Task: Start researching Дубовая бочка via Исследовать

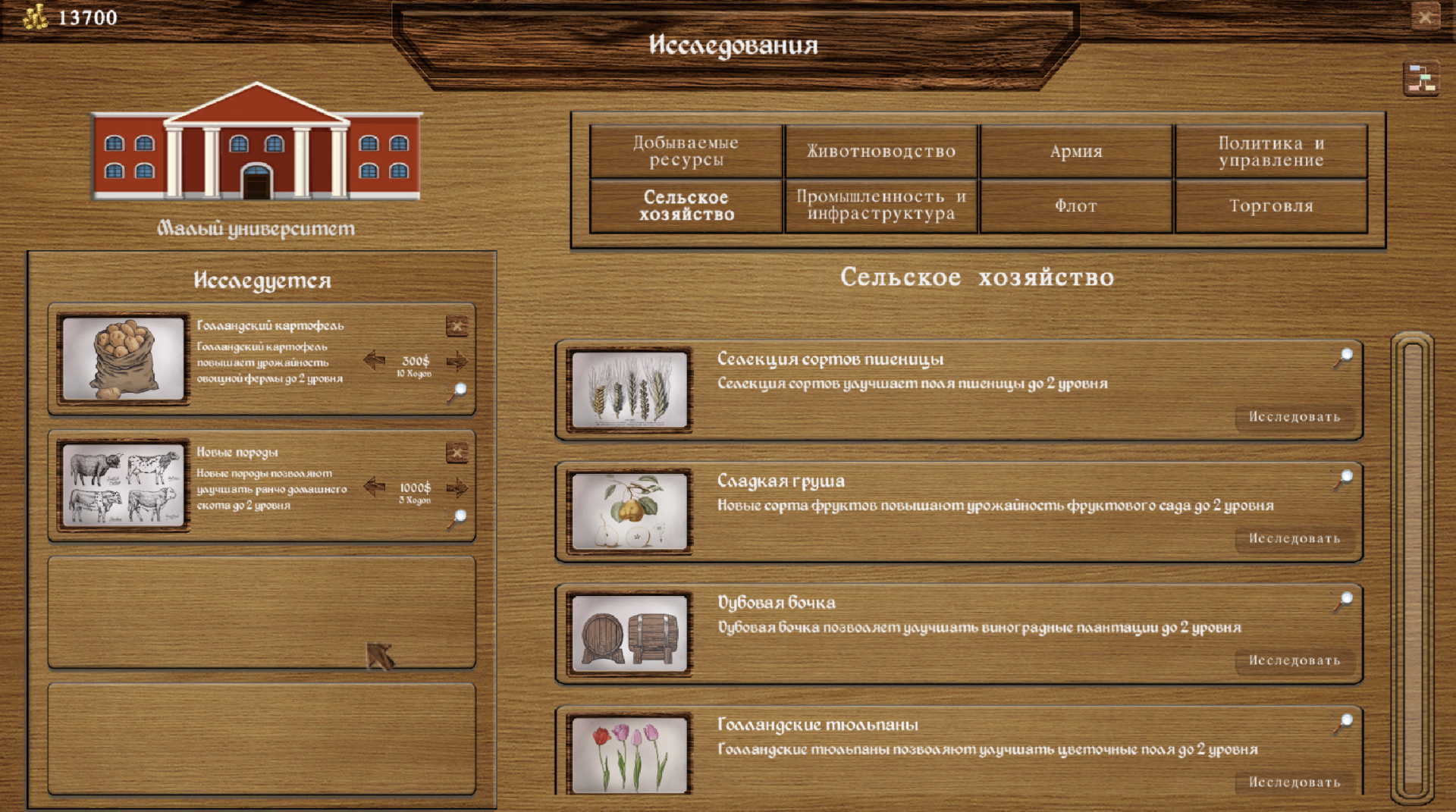Action: (1296, 661)
